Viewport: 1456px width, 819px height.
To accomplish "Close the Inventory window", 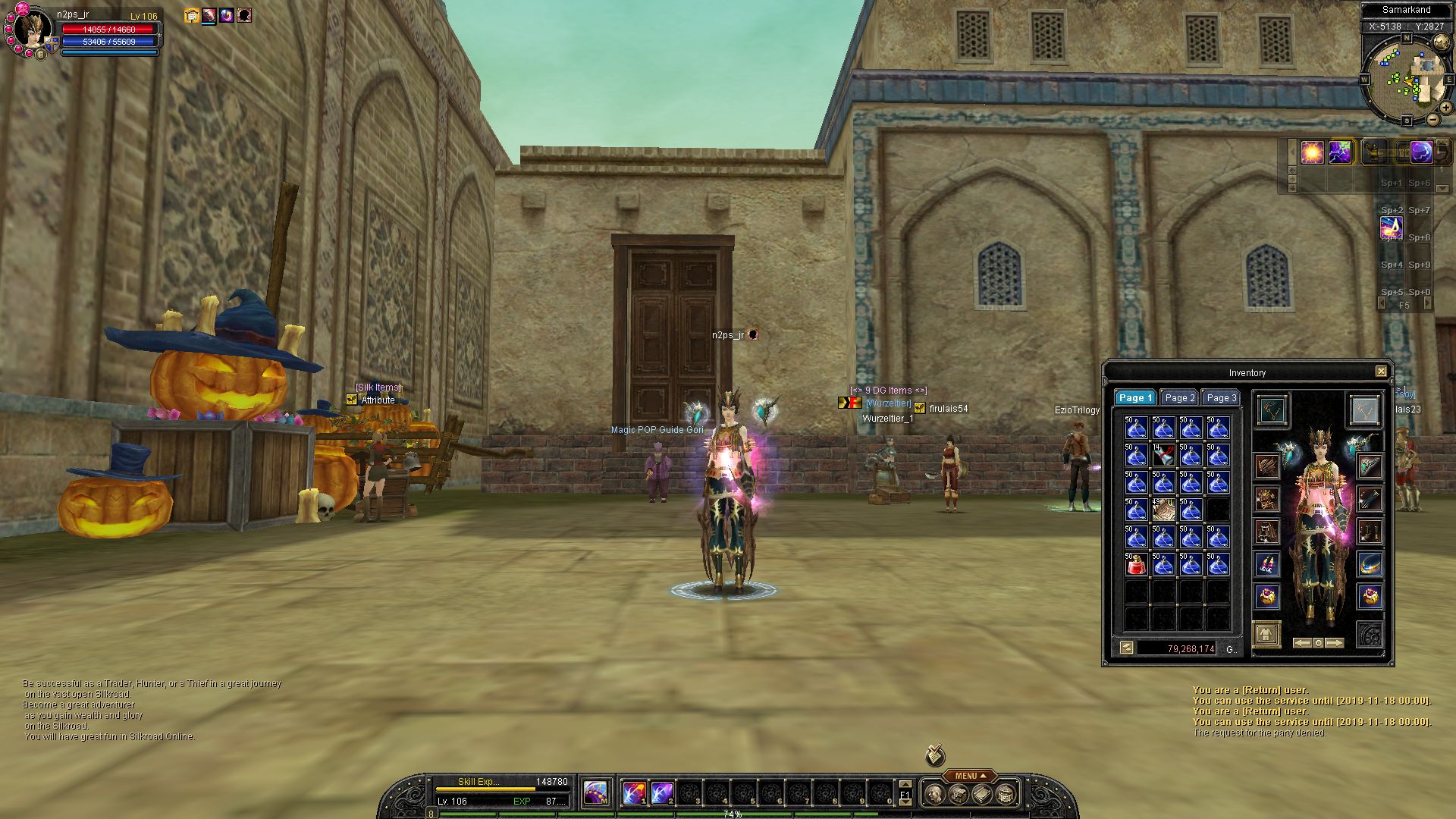I will coord(1381,372).
